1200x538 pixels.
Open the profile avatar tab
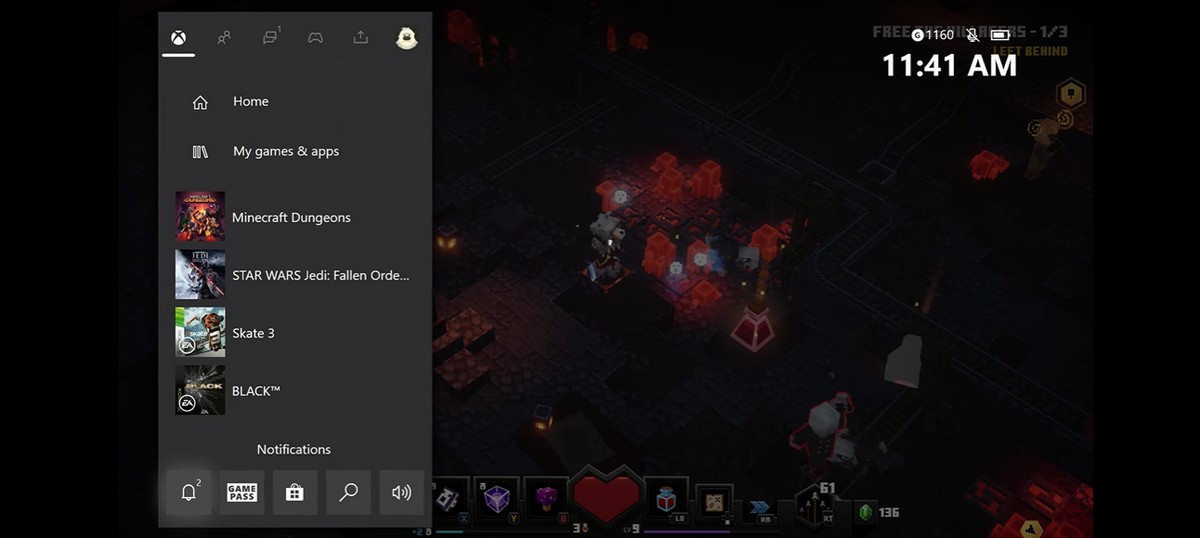tap(406, 38)
